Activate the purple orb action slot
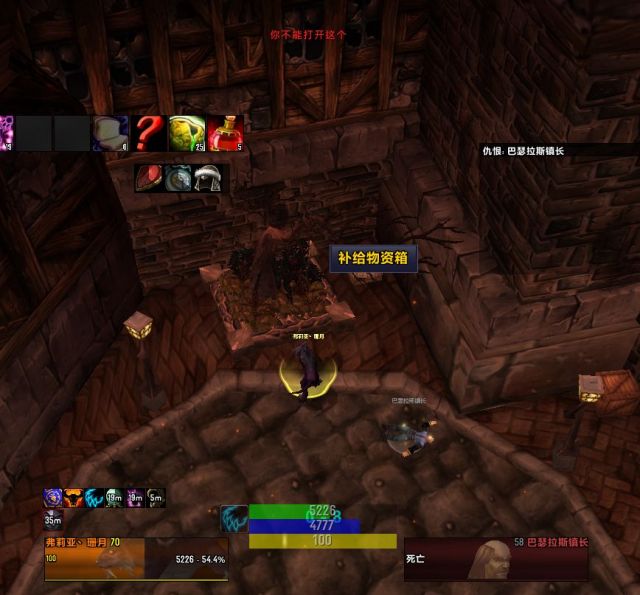The height and width of the screenshot is (595, 640). click(x=6, y=132)
